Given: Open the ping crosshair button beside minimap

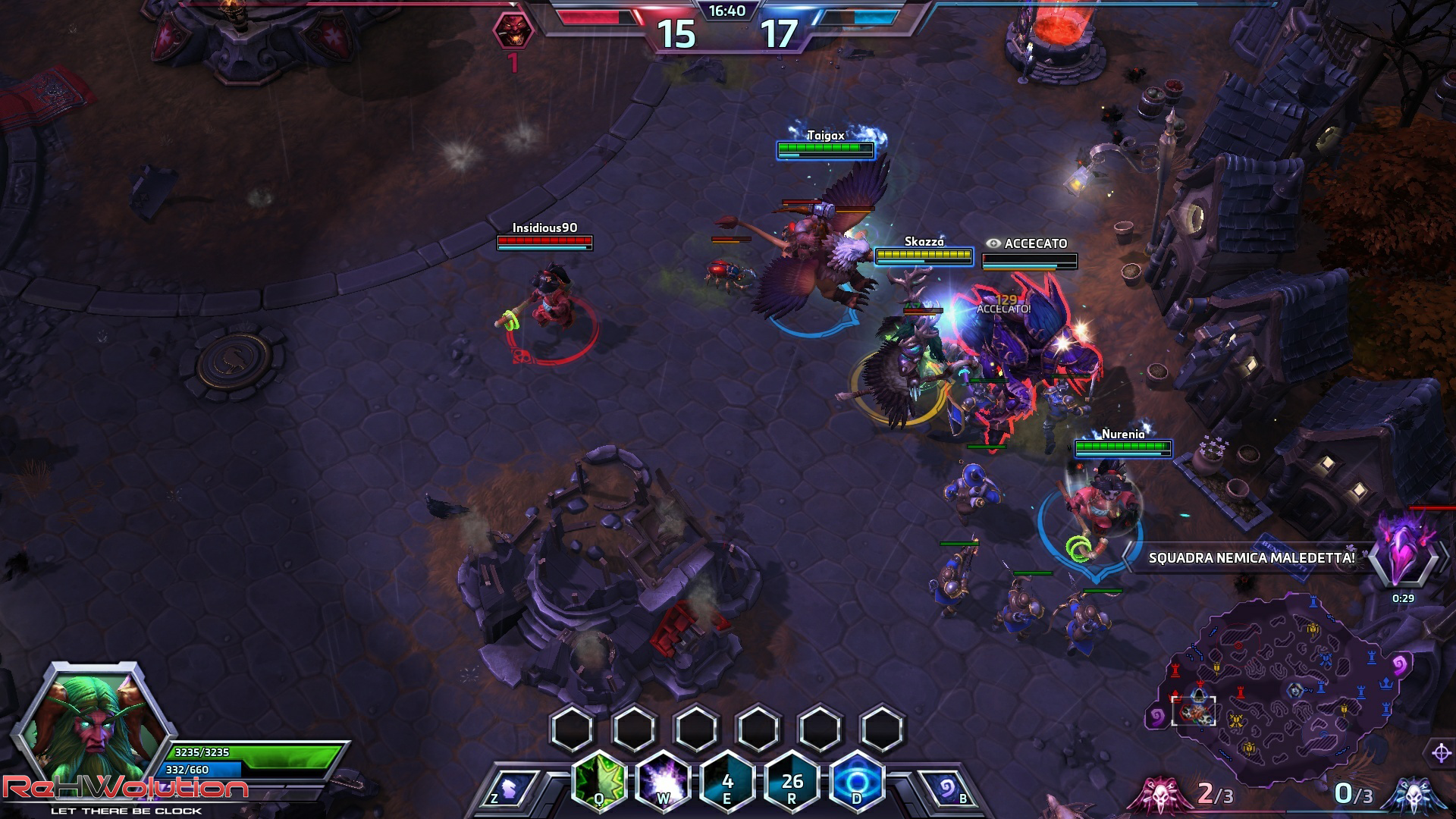Looking at the screenshot, I should click(1441, 753).
